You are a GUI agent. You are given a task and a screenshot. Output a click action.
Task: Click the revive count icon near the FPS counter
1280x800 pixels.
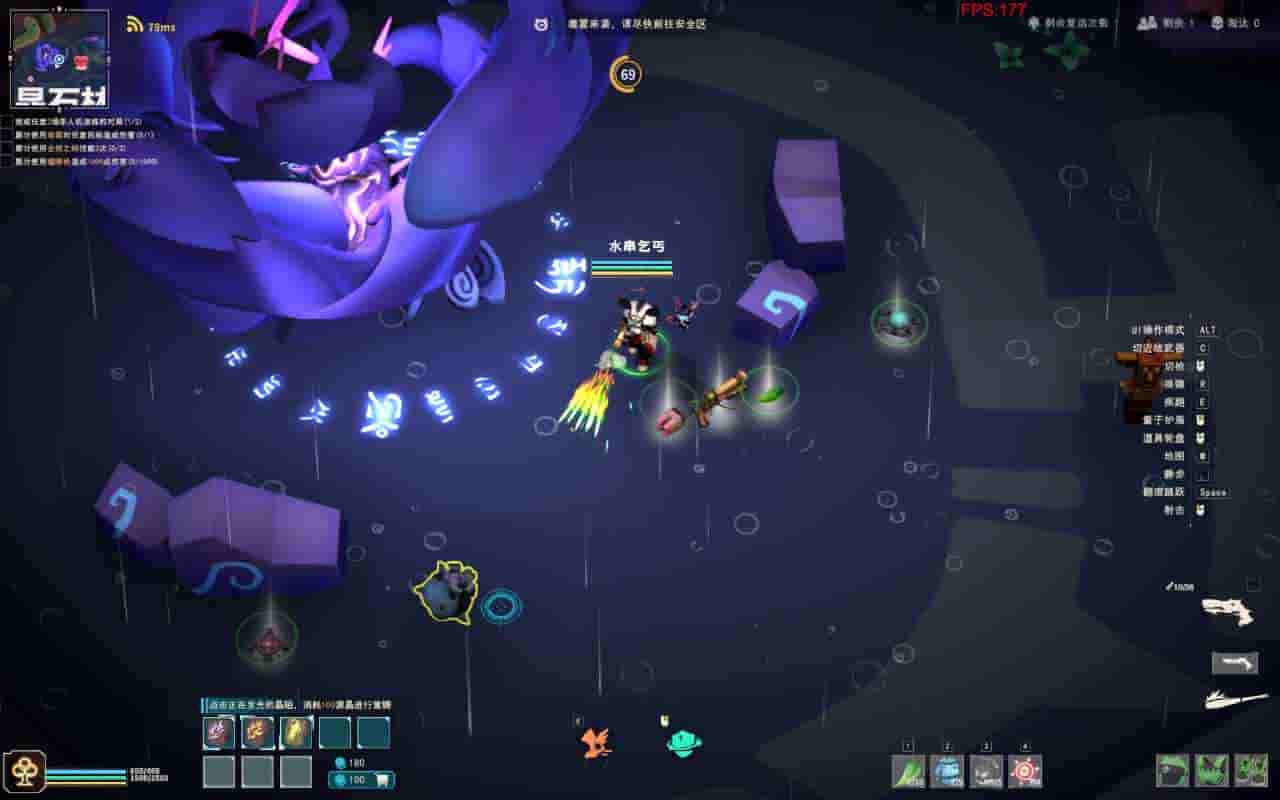click(x=1033, y=22)
